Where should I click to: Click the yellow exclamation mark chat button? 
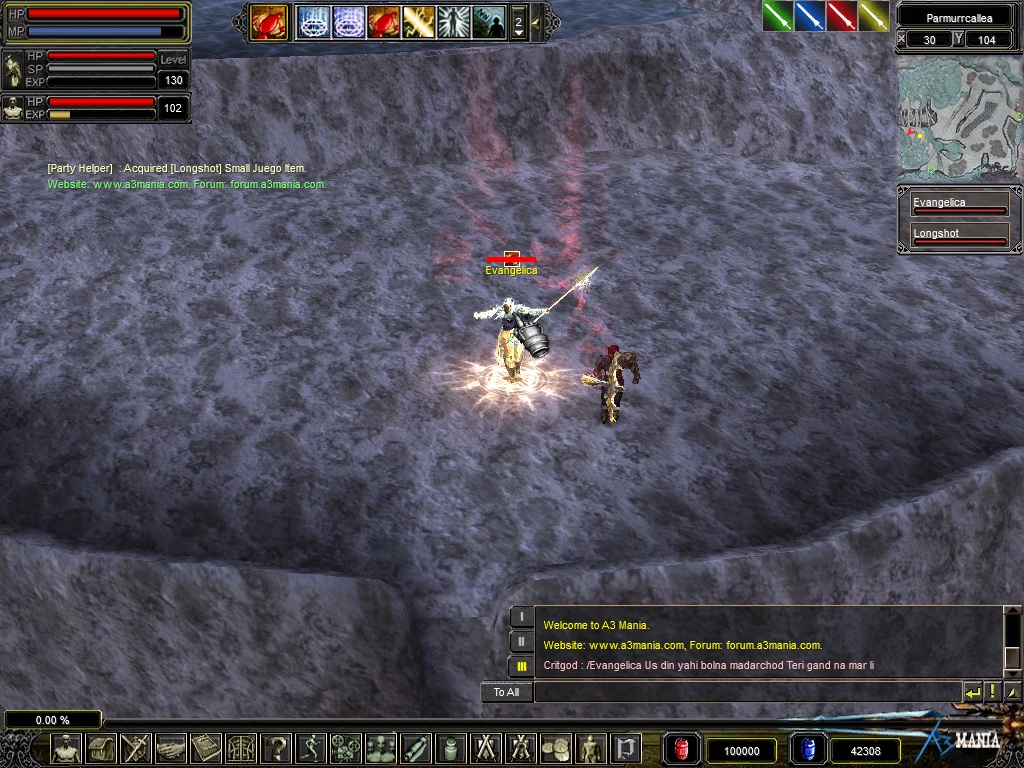(x=992, y=692)
